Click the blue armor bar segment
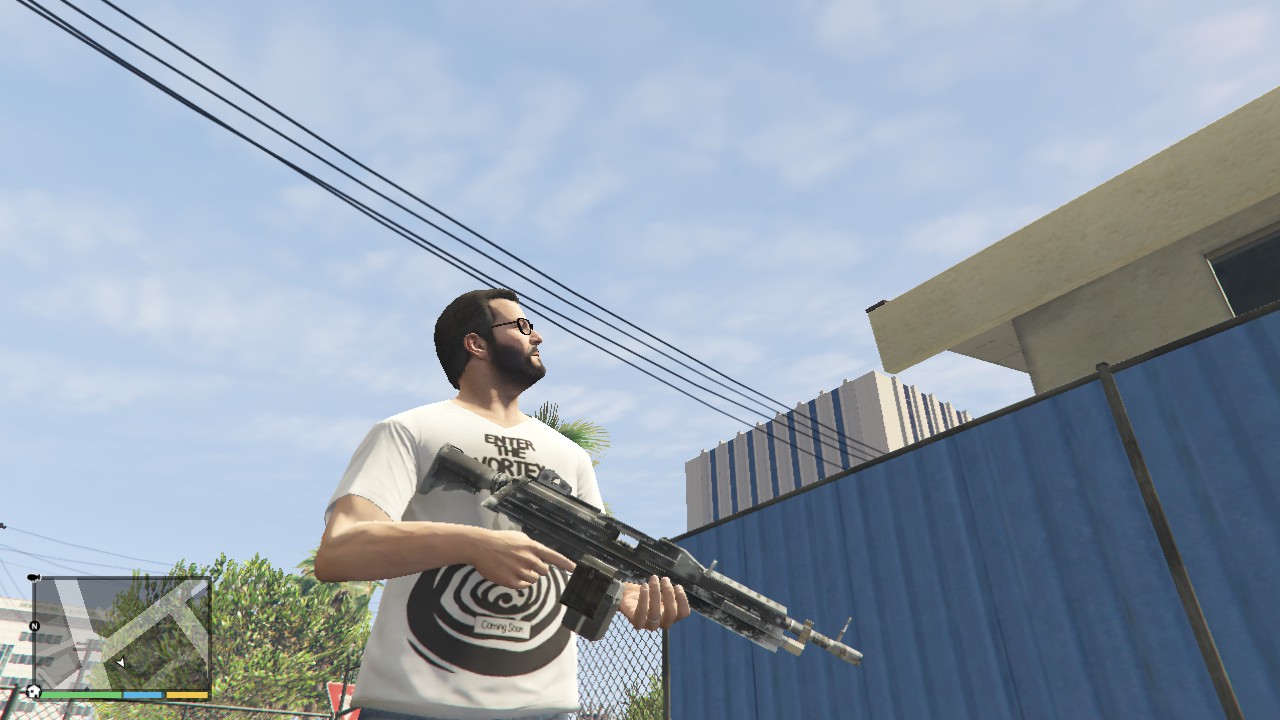Screen dimensions: 1280x720 (142, 694)
